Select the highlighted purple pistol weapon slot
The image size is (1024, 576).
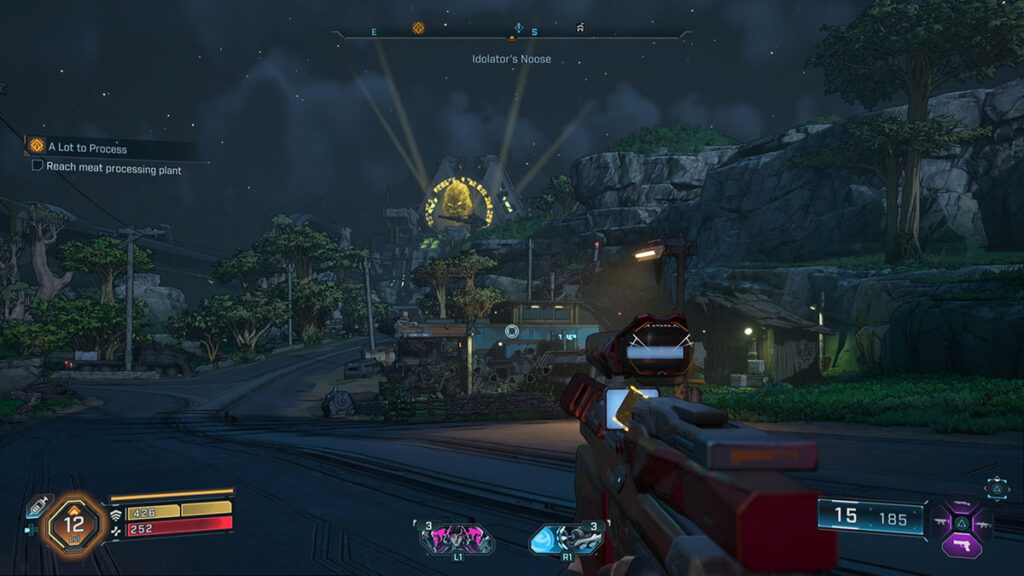pyautogui.click(x=962, y=545)
